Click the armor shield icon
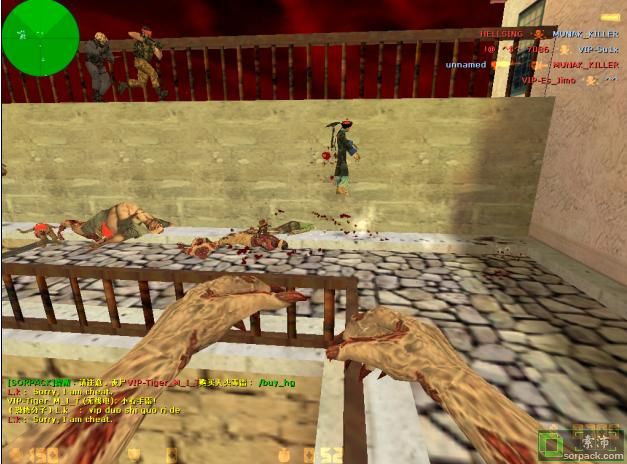The width and height of the screenshot is (627, 464). point(133,454)
